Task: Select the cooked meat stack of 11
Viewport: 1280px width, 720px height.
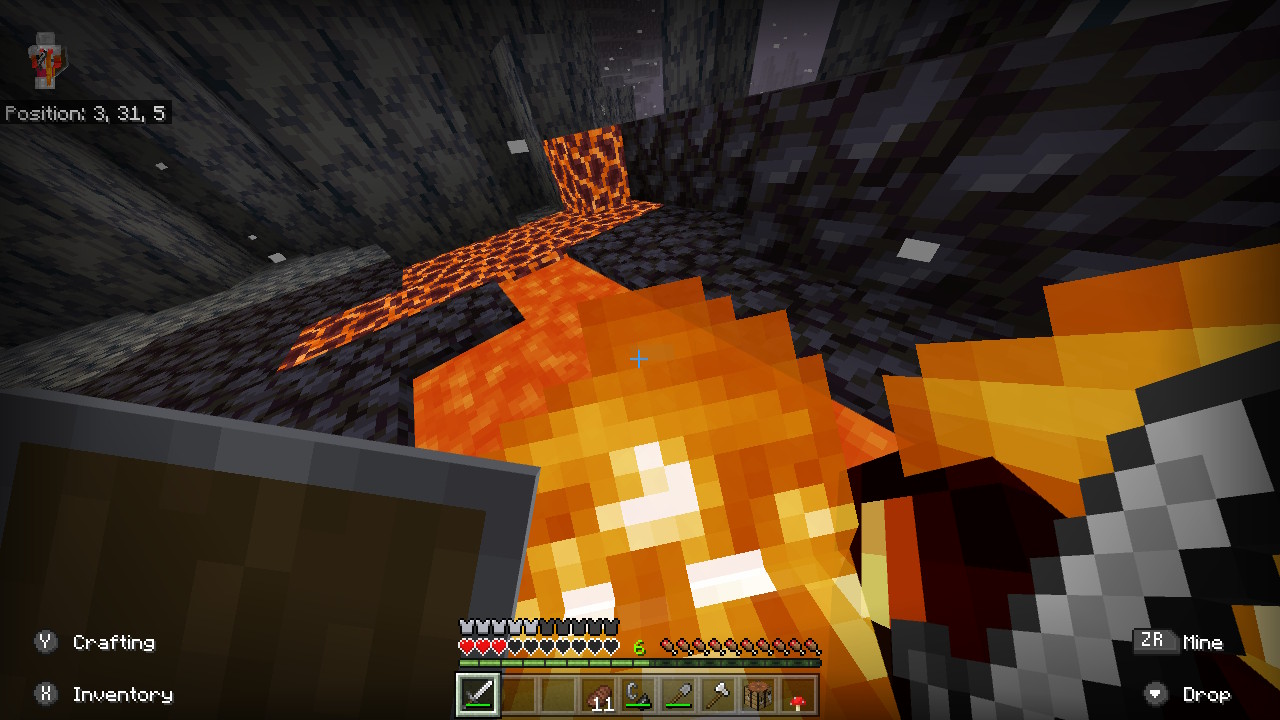Action: [600, 694]
